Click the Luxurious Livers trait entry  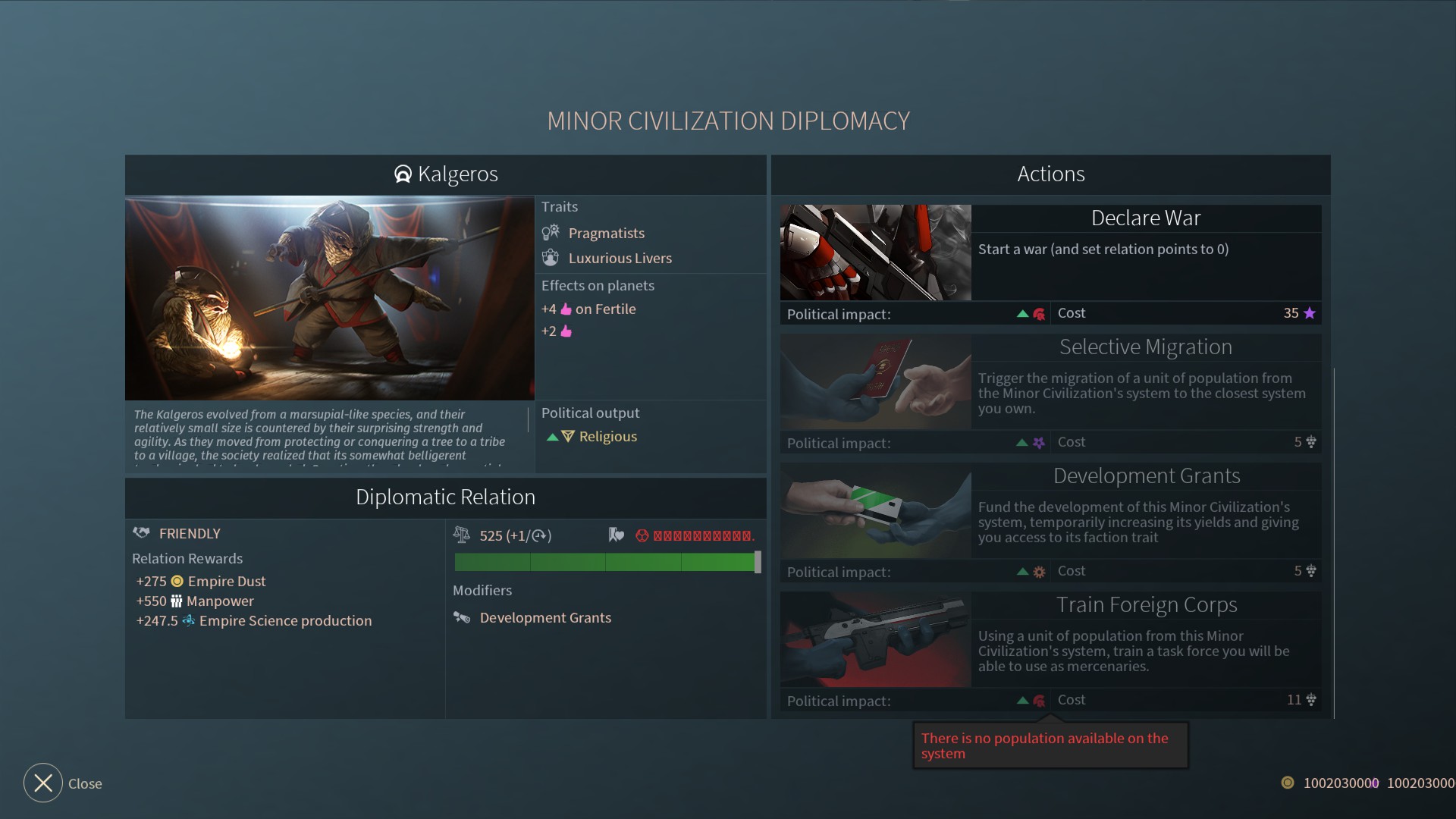coord(619,258)
